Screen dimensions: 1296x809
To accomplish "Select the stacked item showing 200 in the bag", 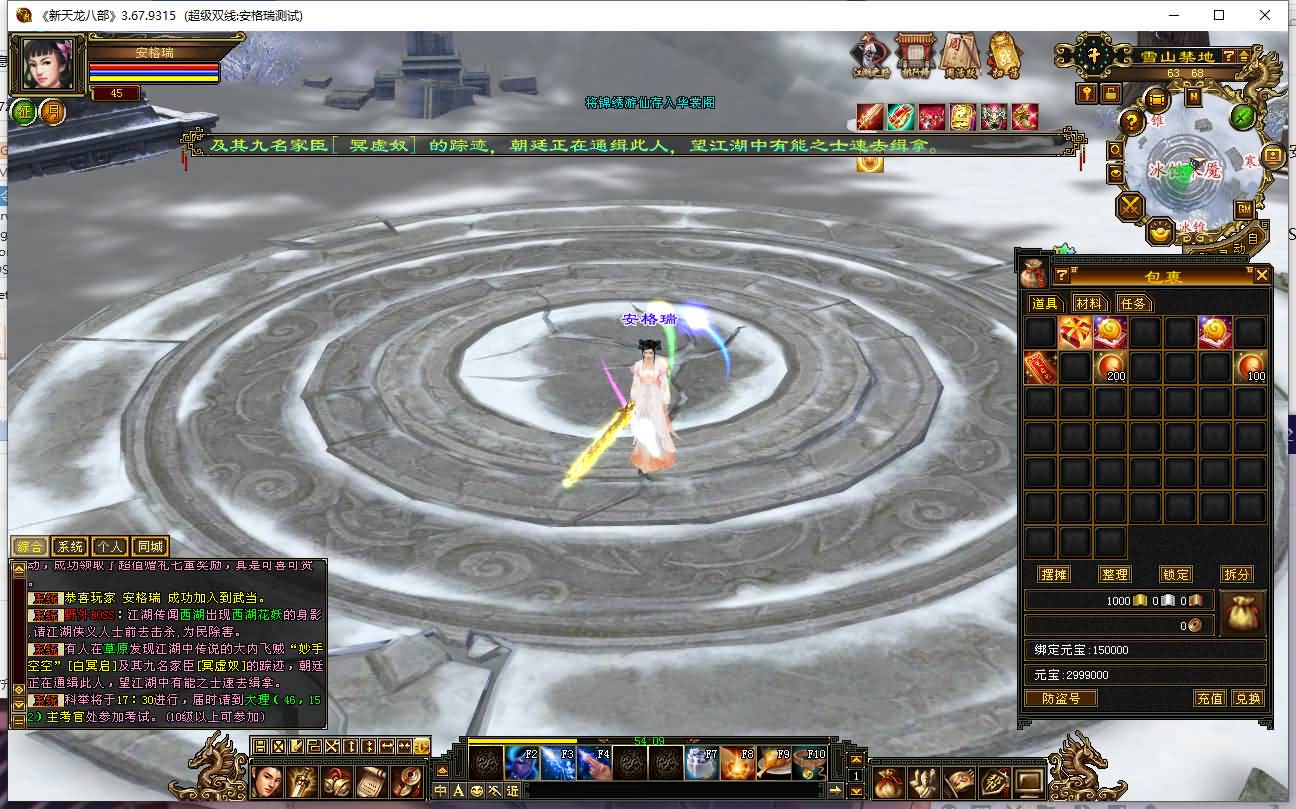I will (1113, 365).
